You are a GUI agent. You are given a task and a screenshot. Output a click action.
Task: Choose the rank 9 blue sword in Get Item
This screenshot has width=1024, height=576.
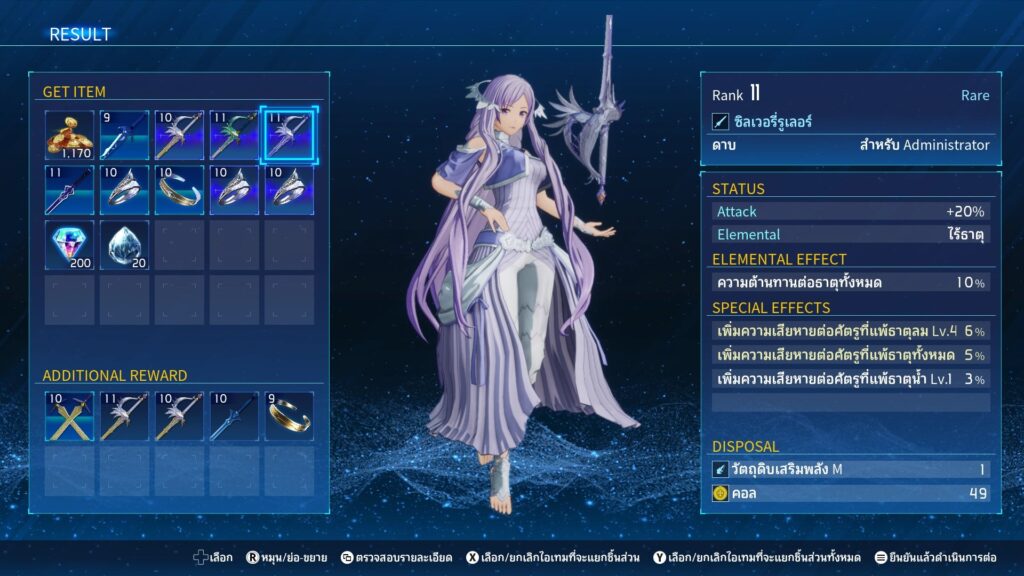click(124, 136)
